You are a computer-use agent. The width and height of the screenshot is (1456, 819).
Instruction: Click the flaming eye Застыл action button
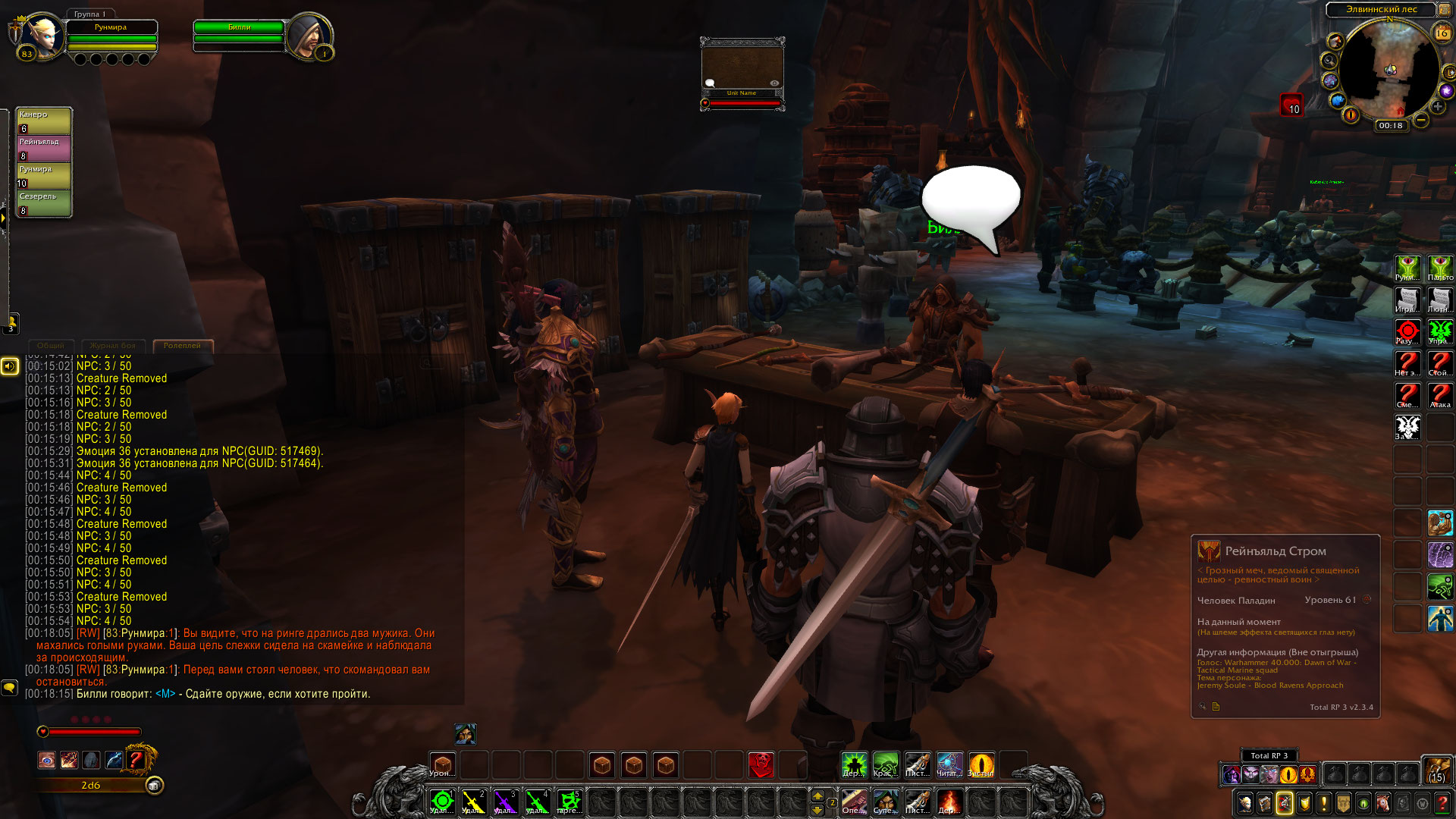(981, 764)
